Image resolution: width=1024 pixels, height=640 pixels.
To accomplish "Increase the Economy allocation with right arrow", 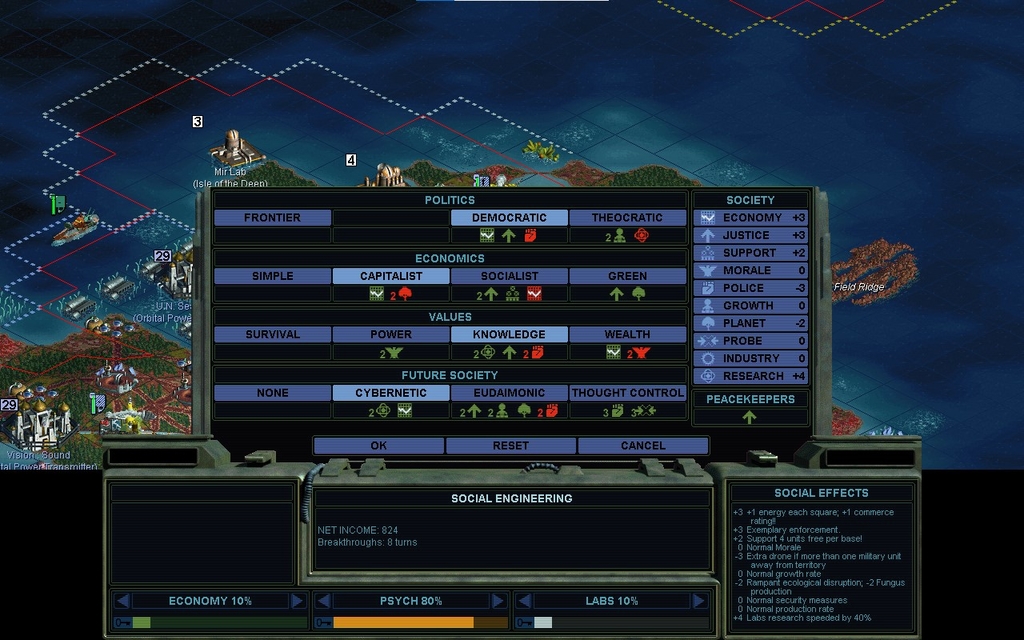I will click(x=297, y=601).
